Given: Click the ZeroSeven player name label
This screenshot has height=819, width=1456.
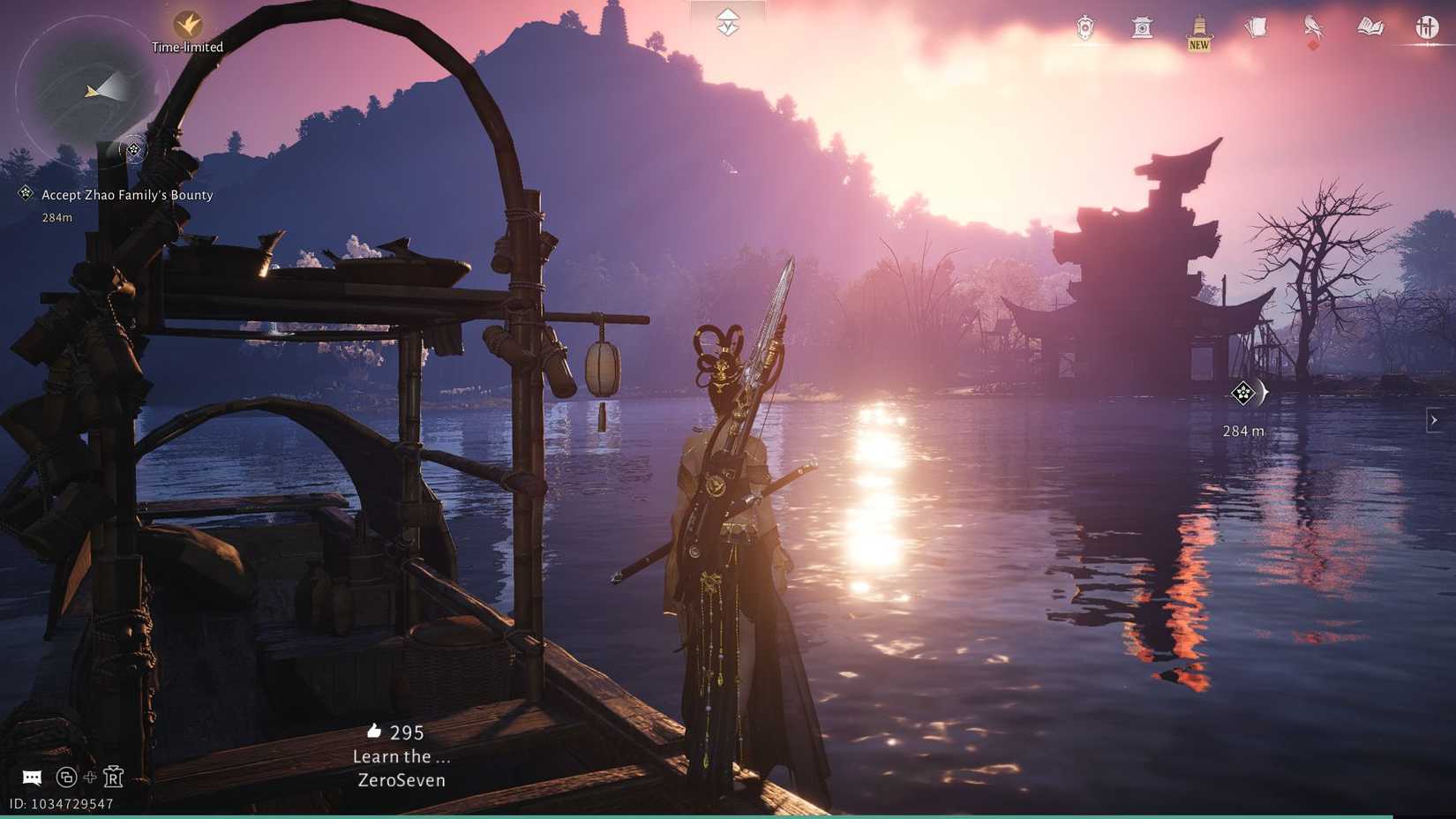Looking at the screenshot, I should click(x=402, y=780).
